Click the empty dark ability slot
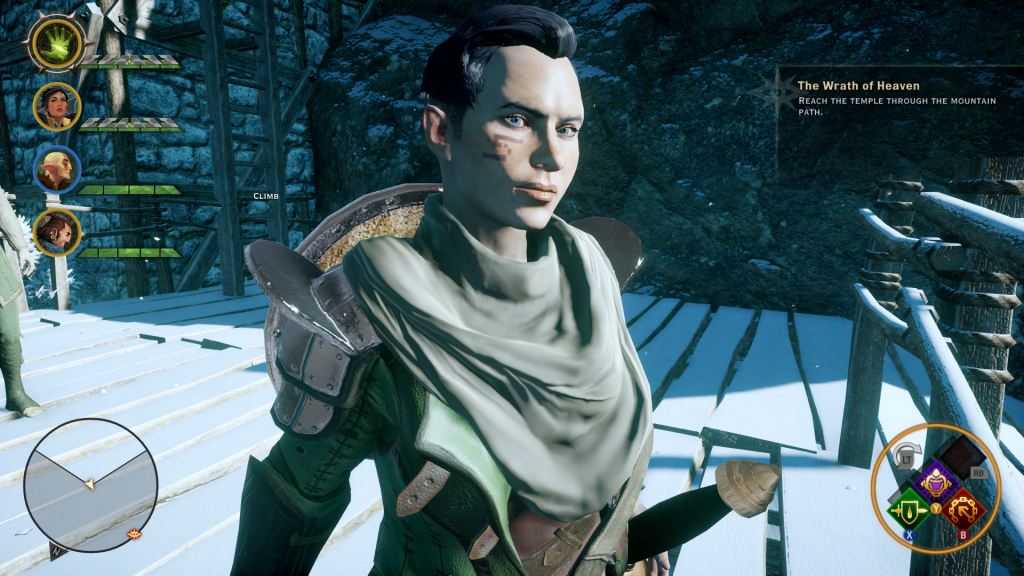Image resolution: width=1024 pixels, height=576 pixels. 963,457
